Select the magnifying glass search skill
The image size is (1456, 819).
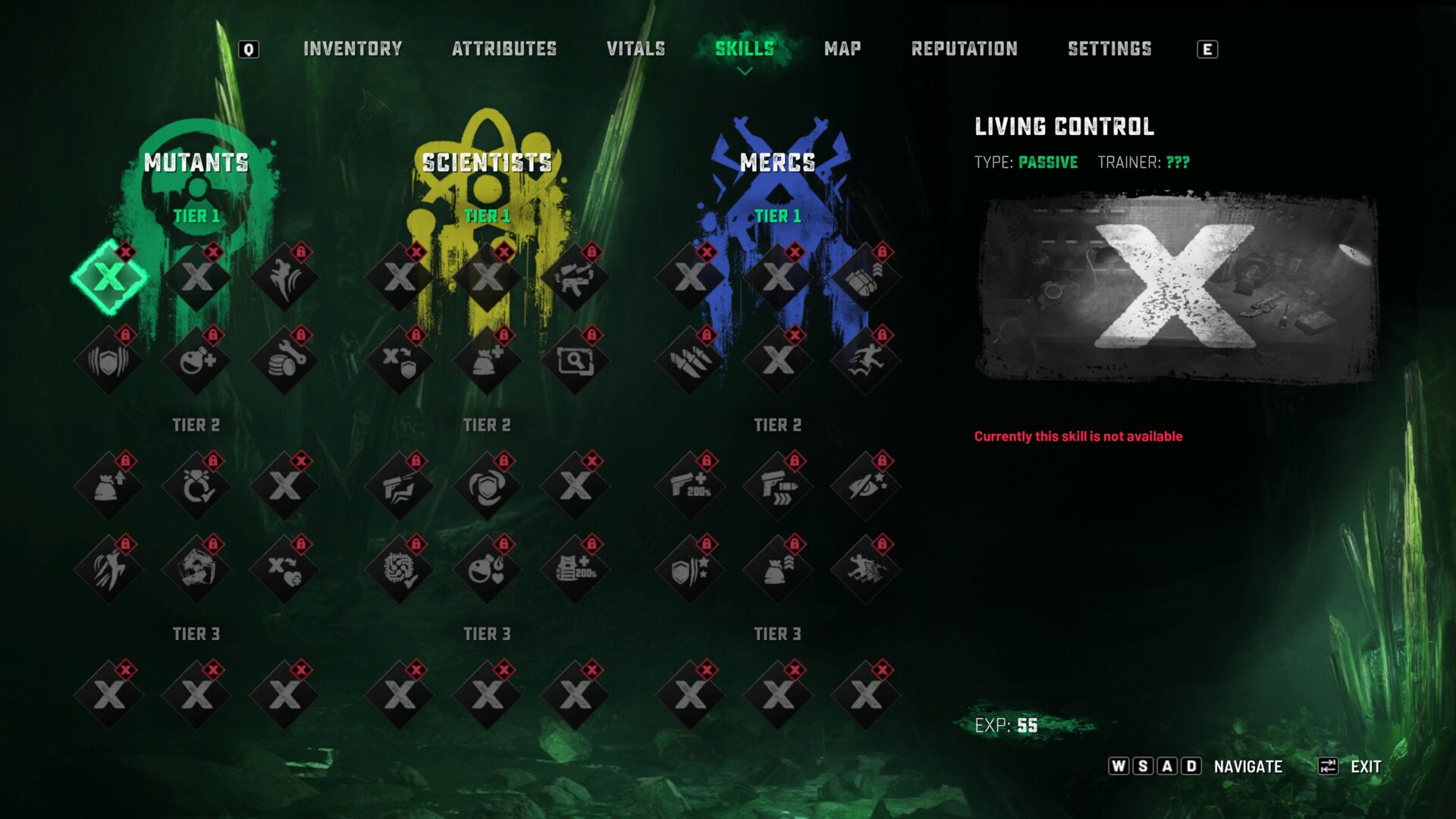coord(575,361)
